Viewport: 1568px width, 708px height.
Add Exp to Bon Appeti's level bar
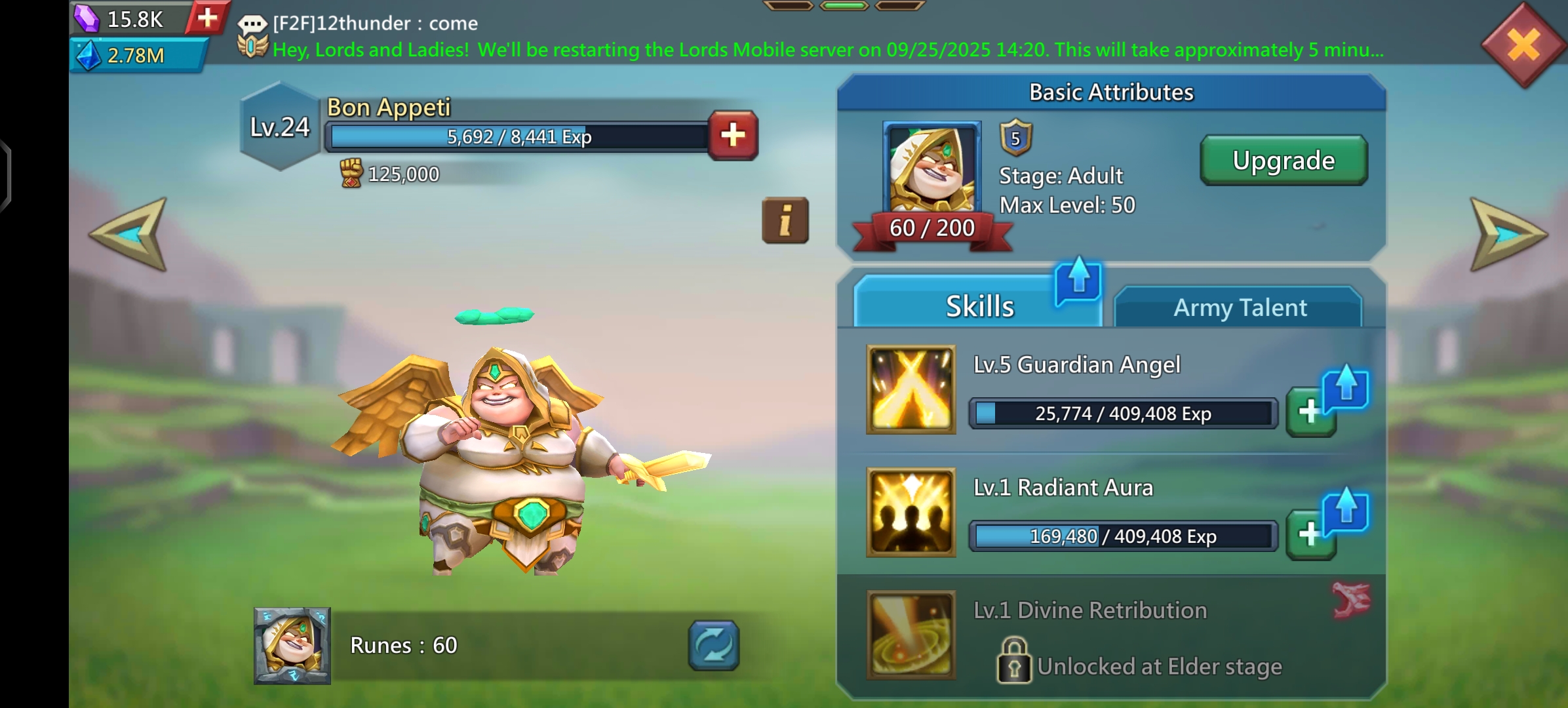733,136
